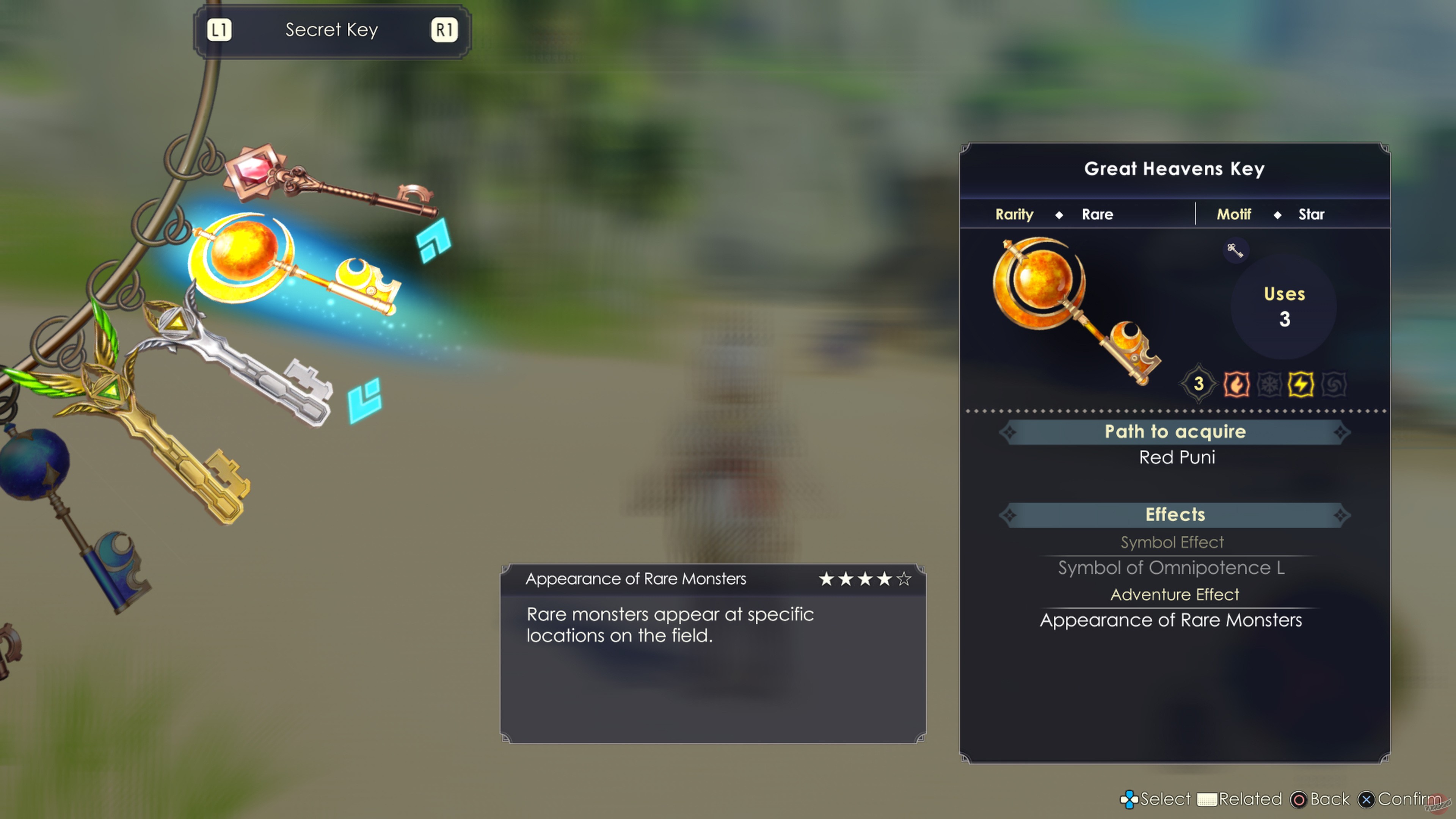Select the fire element icon
The image size is (1456, 819).
1237,384
